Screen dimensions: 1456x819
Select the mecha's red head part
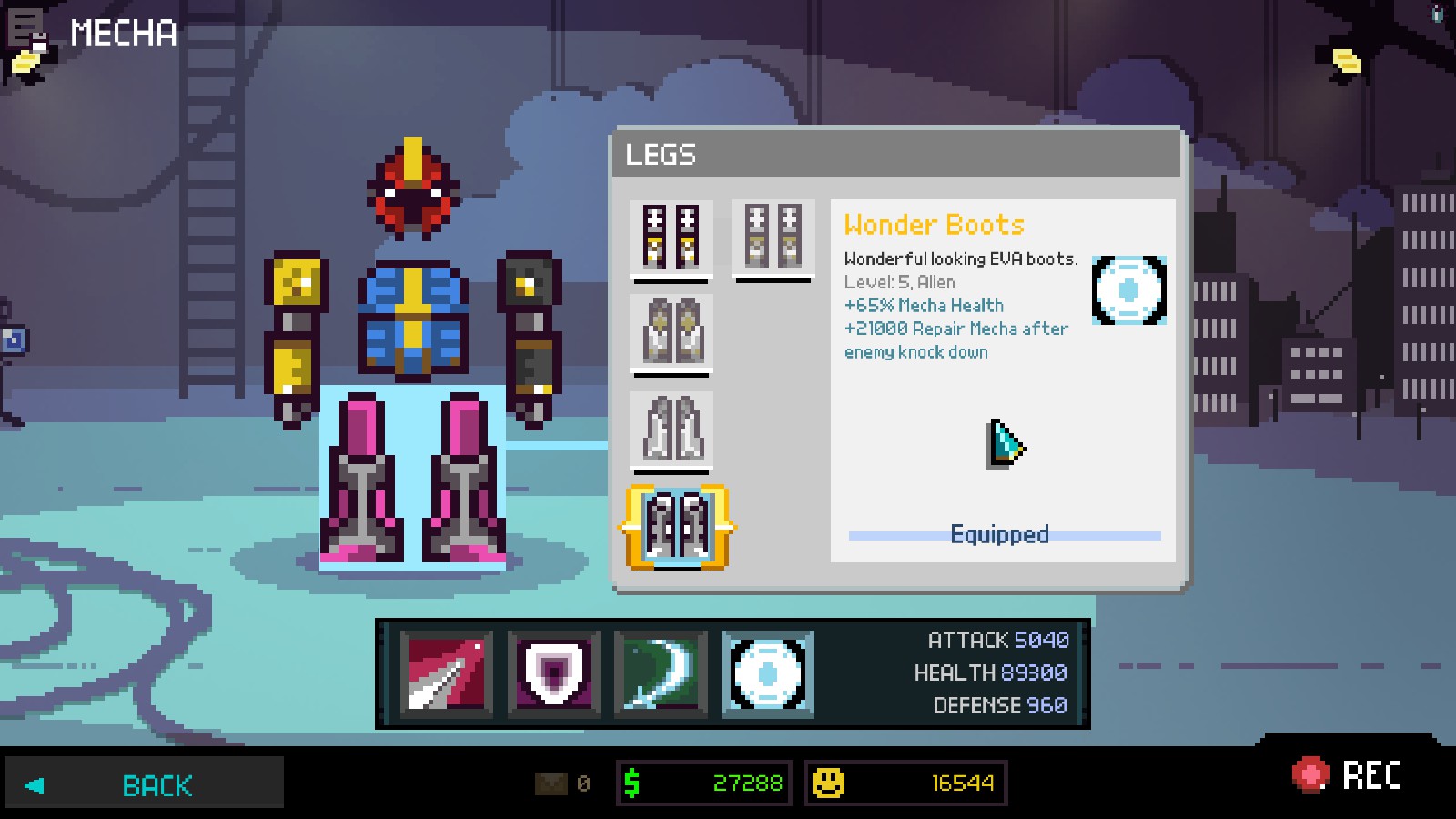click(x=413, y=189)
